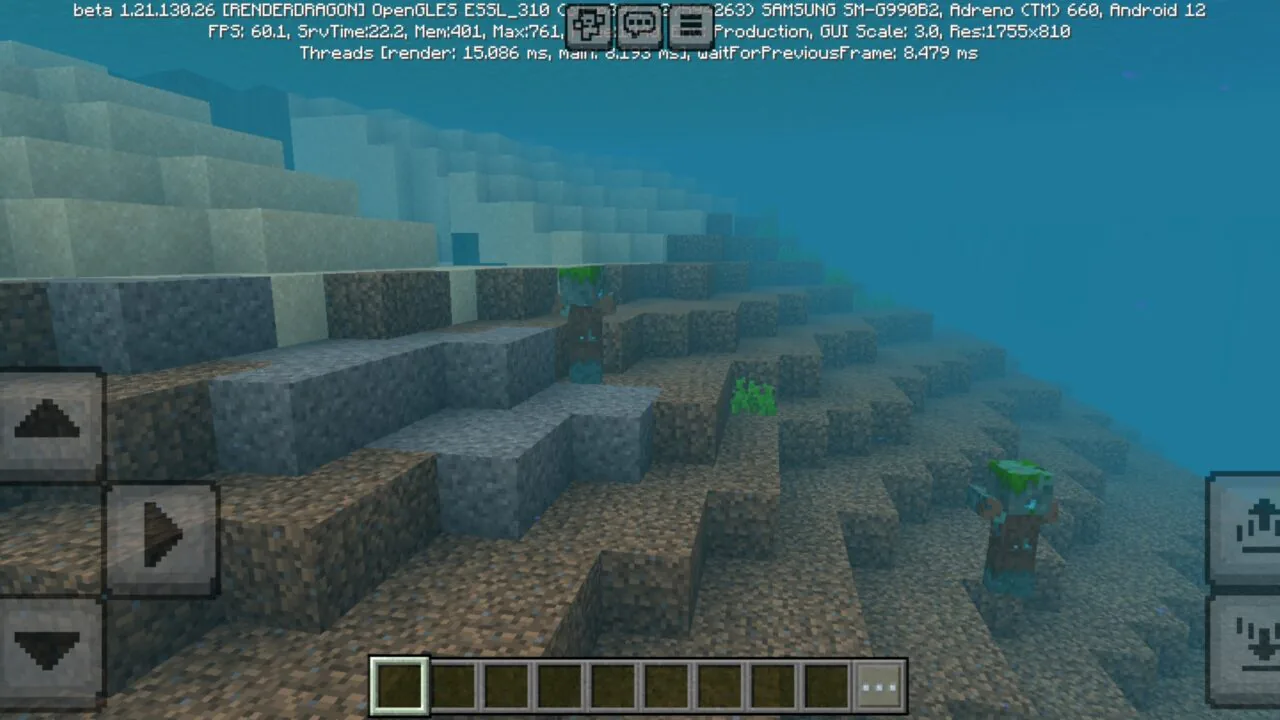This screenshot has height=720, width=1280.
Task: Open the extended inventory via three-dot hotbar button
Action: tap(879, 684)
